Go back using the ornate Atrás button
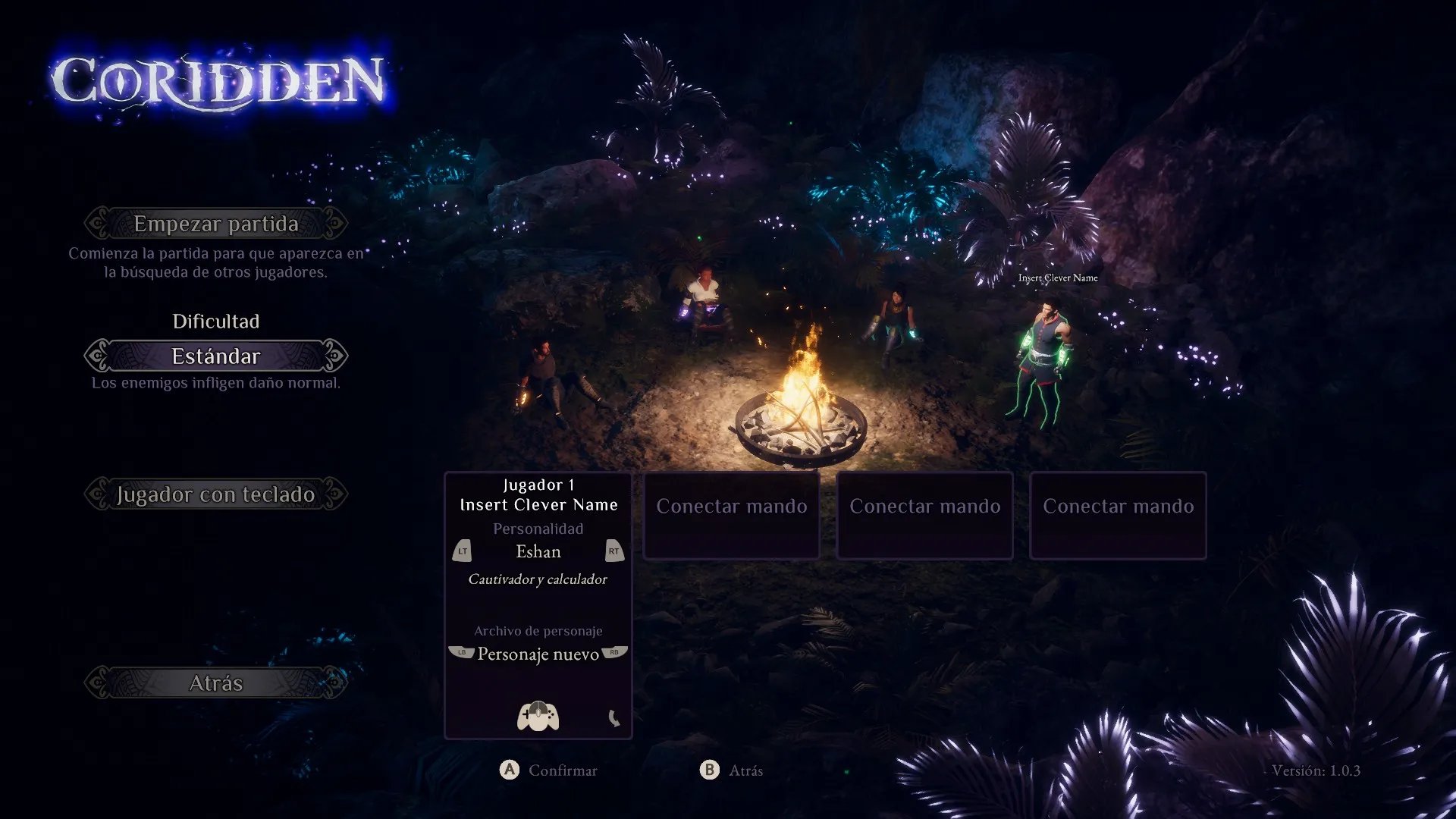This screenshot has height=819, width=1456. (x=216, y=683)
